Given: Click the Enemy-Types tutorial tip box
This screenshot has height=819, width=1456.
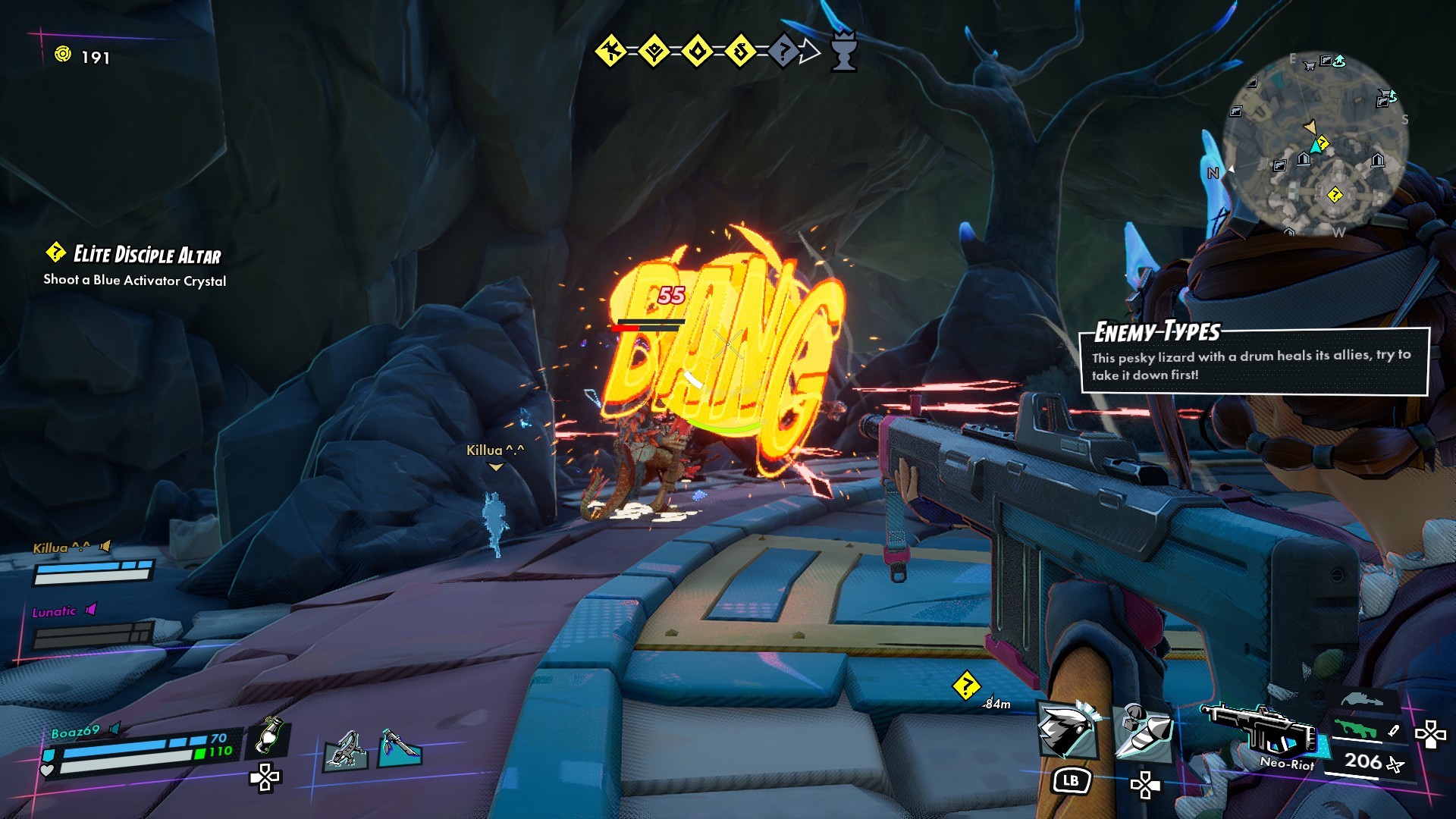Looking at the screenshot, I should coord(1254,361).
